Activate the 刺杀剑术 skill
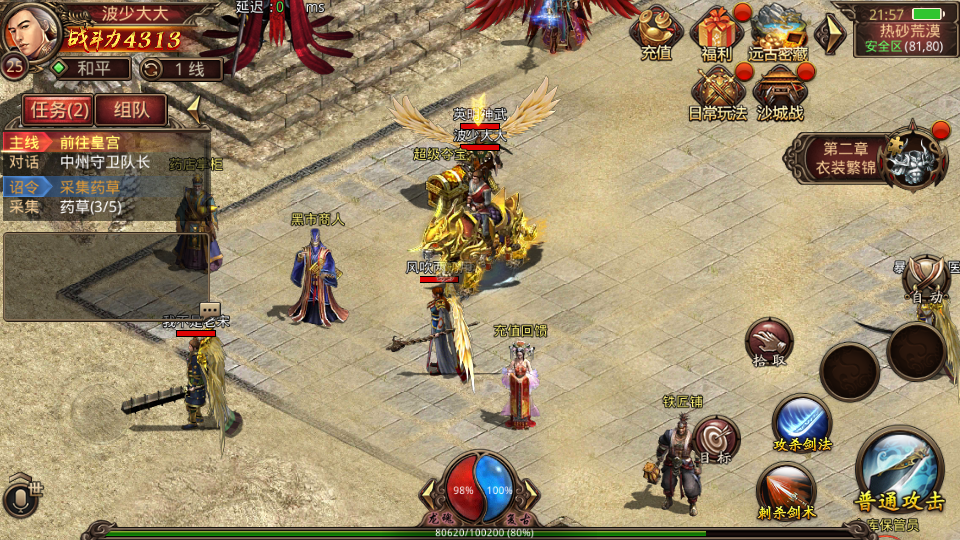960x540 pixels. click(x=786, y=491)
